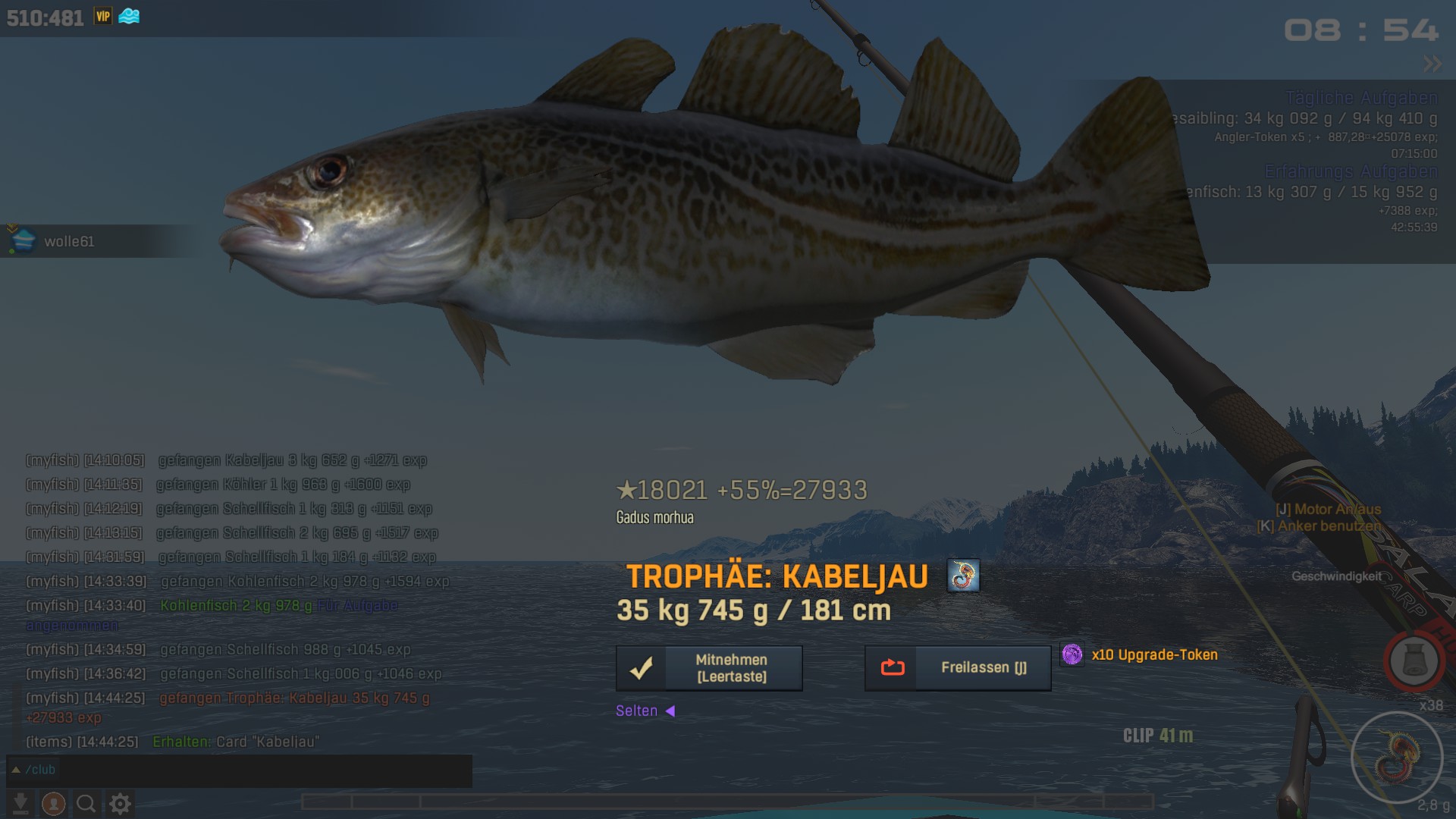Screen dimensions: 1456x819
Task: Open the Tägliche Aufgaben daily tasks header
Action: pyautogui.click(x=1361, y=98)
